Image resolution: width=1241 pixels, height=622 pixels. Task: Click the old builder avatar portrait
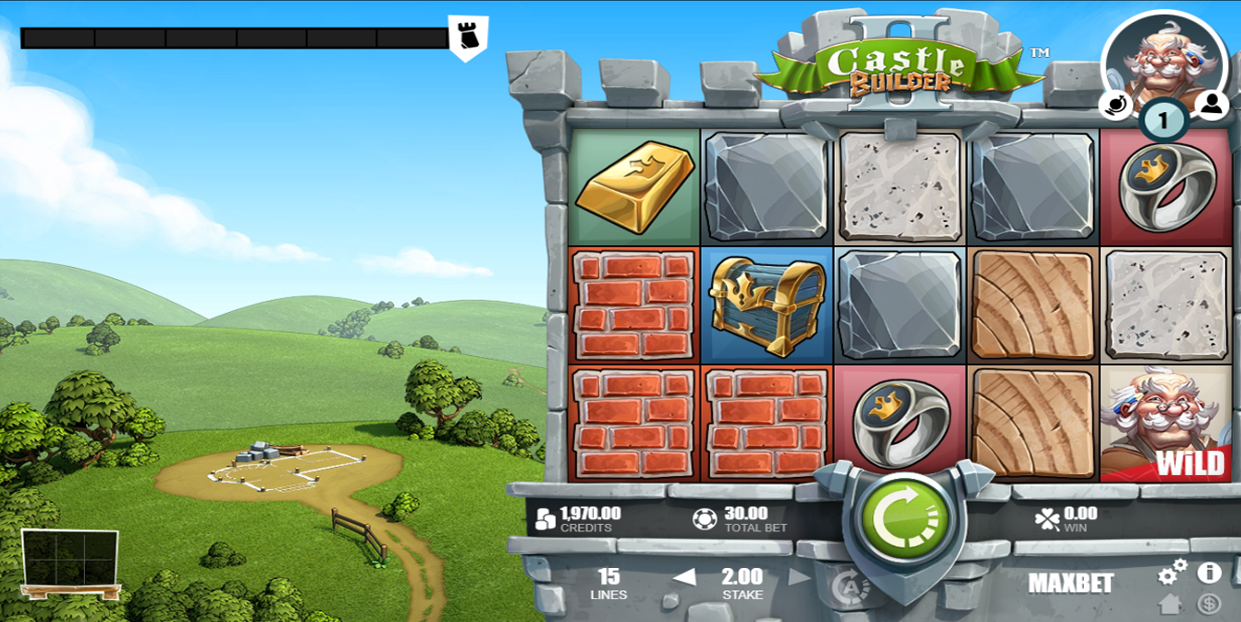click(x=1164, y=58)
